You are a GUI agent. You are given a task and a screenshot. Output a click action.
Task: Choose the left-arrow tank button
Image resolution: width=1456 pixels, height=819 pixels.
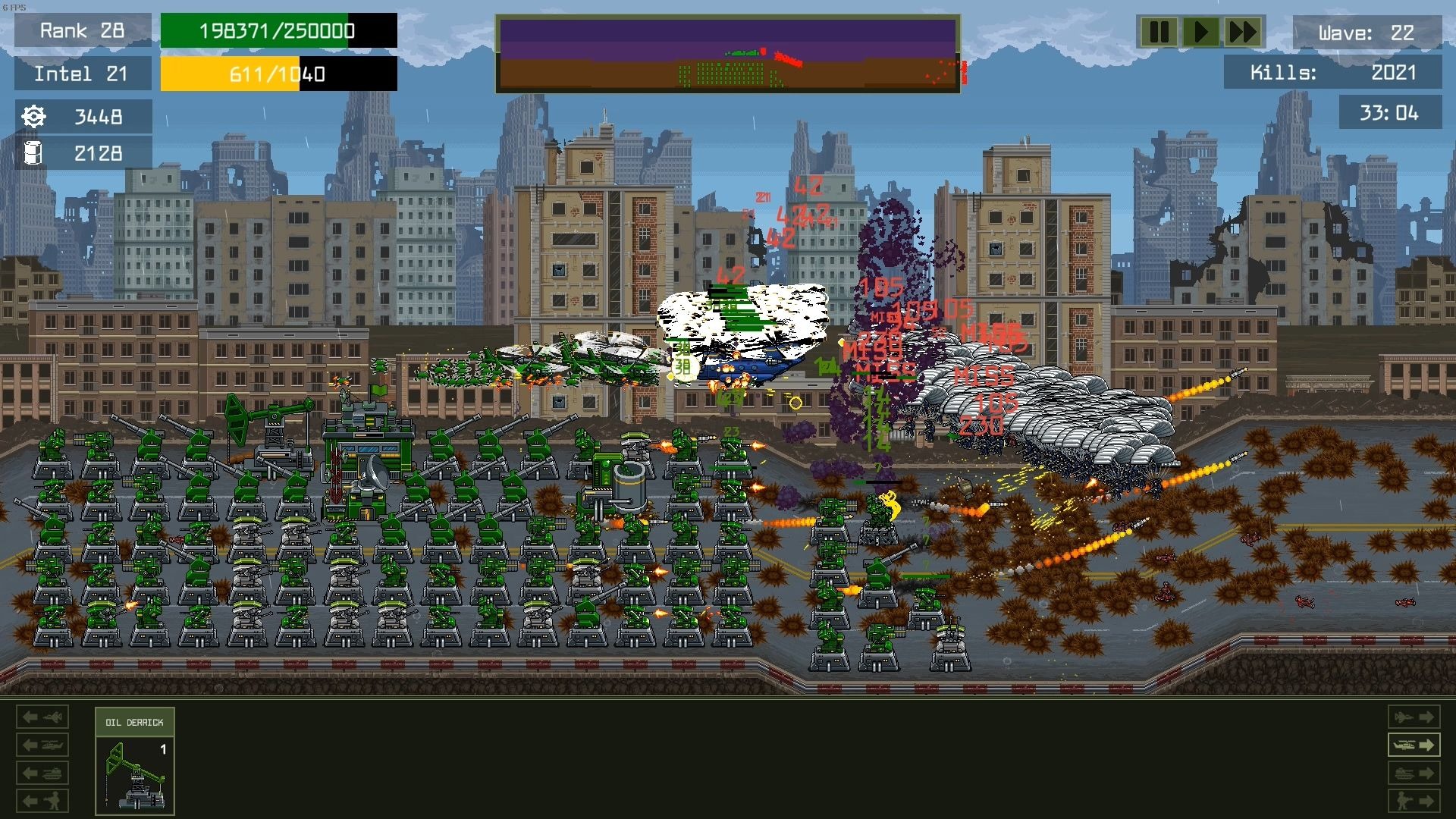(x=42, y=773)
